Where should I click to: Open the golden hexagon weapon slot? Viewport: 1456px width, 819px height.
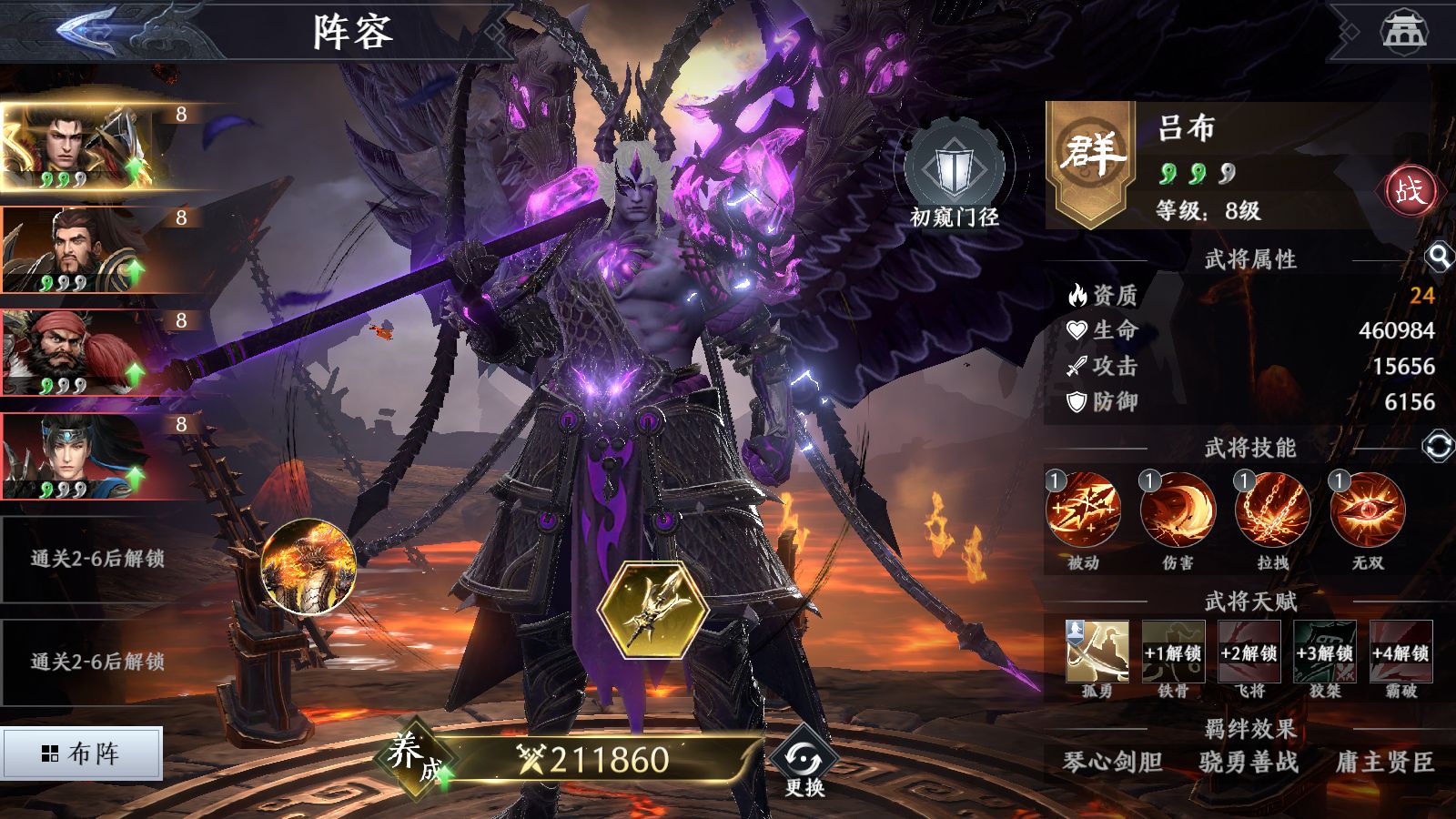[653, 609]
